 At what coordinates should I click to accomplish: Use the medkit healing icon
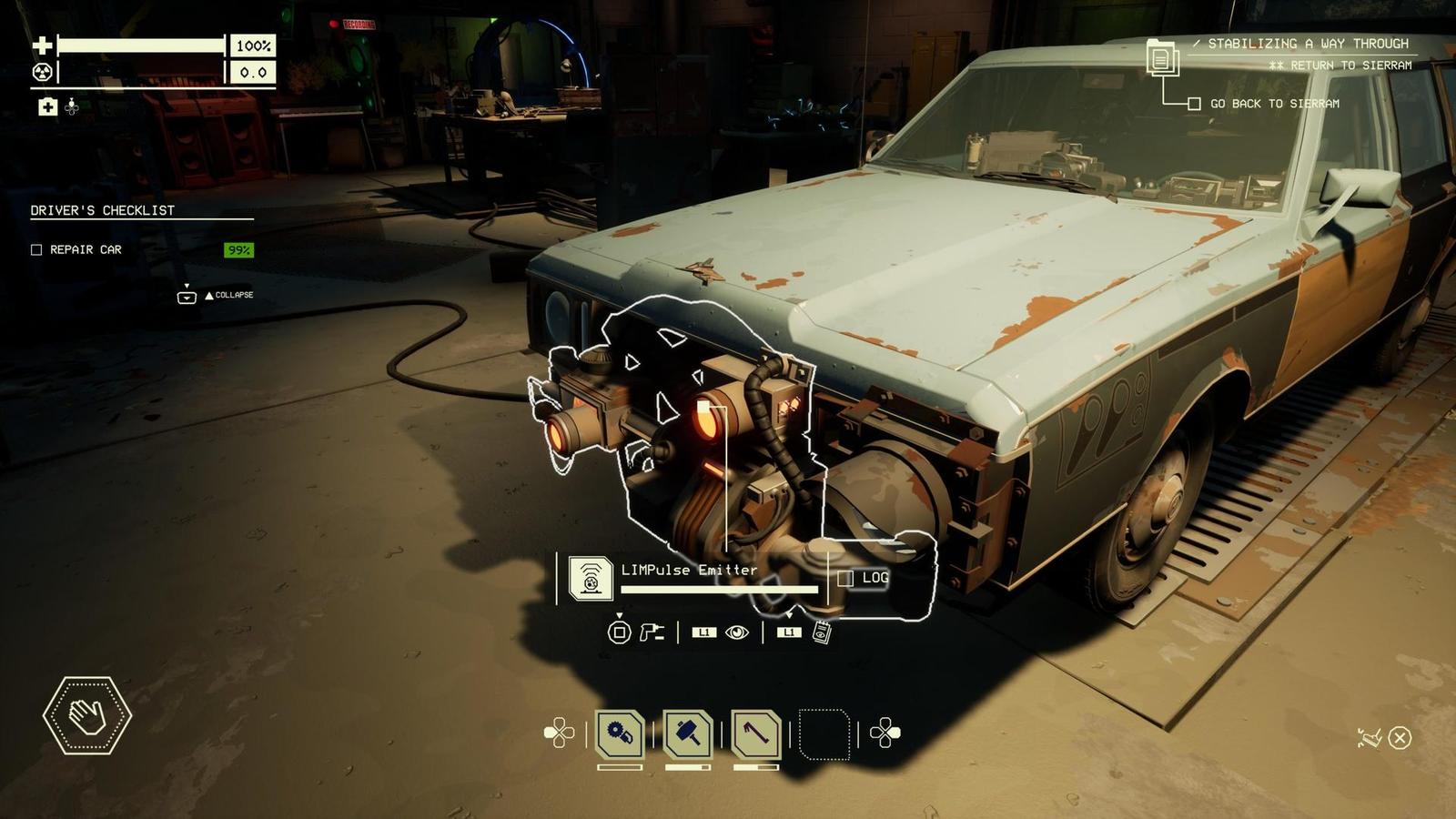tap(47, 107)
